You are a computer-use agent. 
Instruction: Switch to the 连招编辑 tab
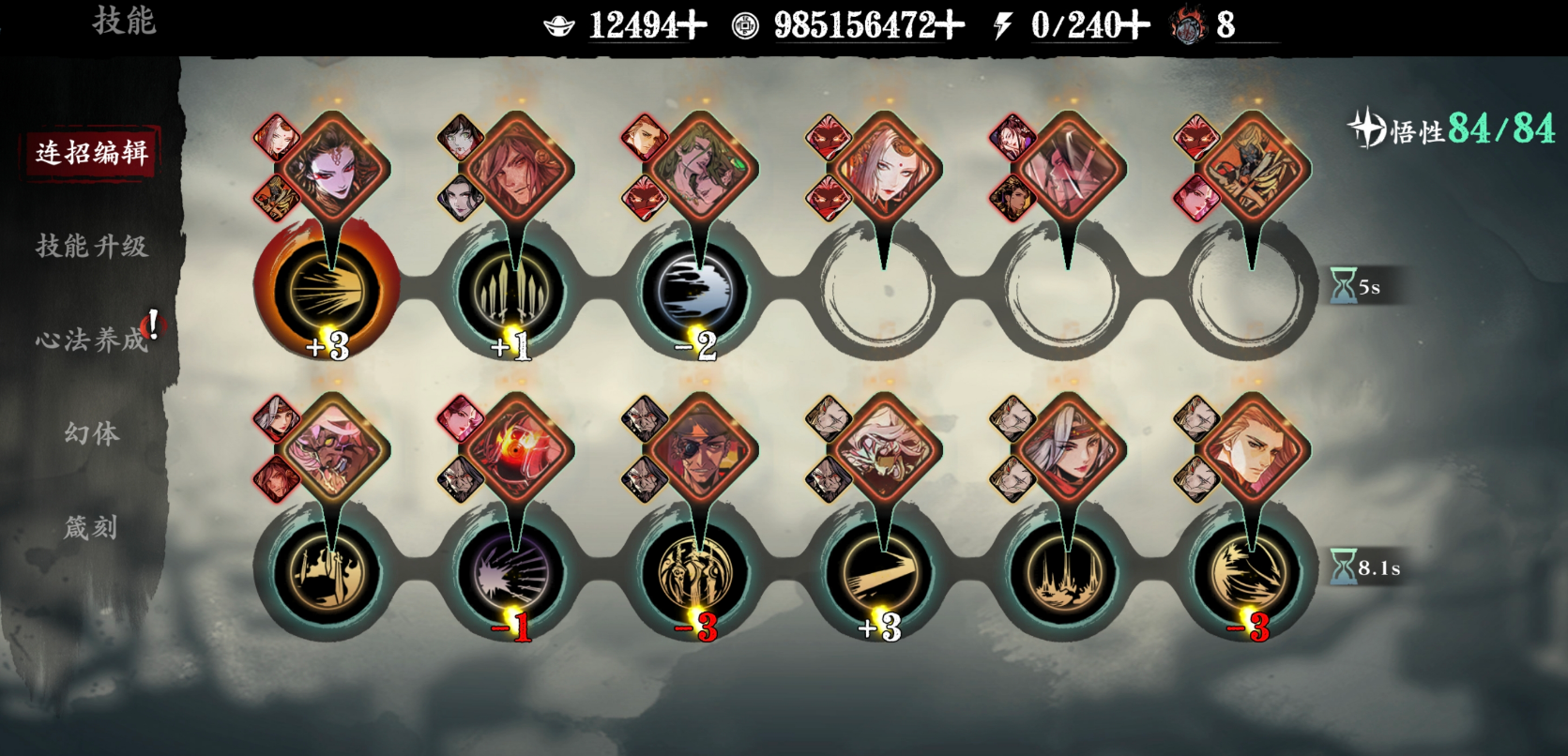91,152
